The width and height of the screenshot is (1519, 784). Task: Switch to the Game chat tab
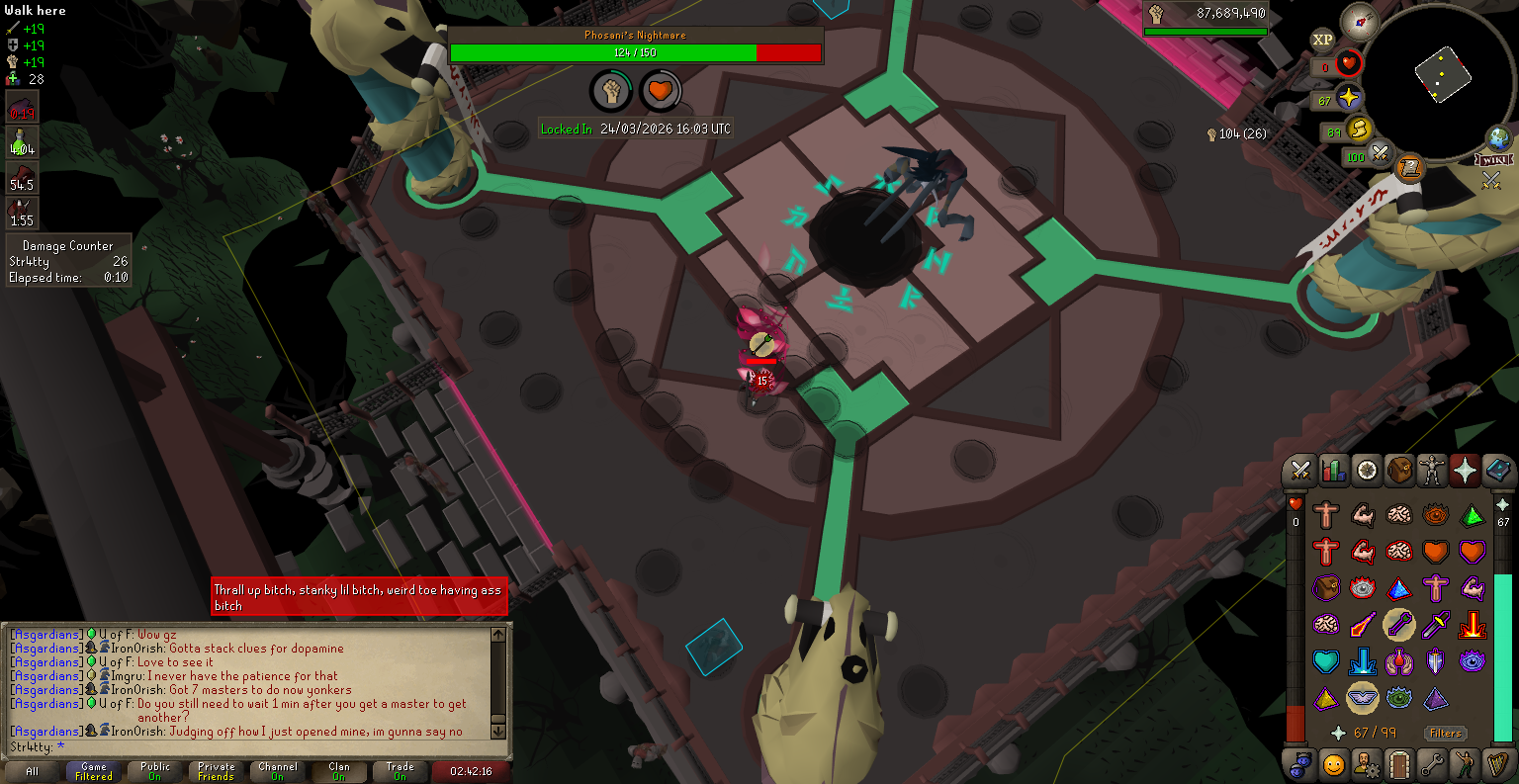point(94,770)
